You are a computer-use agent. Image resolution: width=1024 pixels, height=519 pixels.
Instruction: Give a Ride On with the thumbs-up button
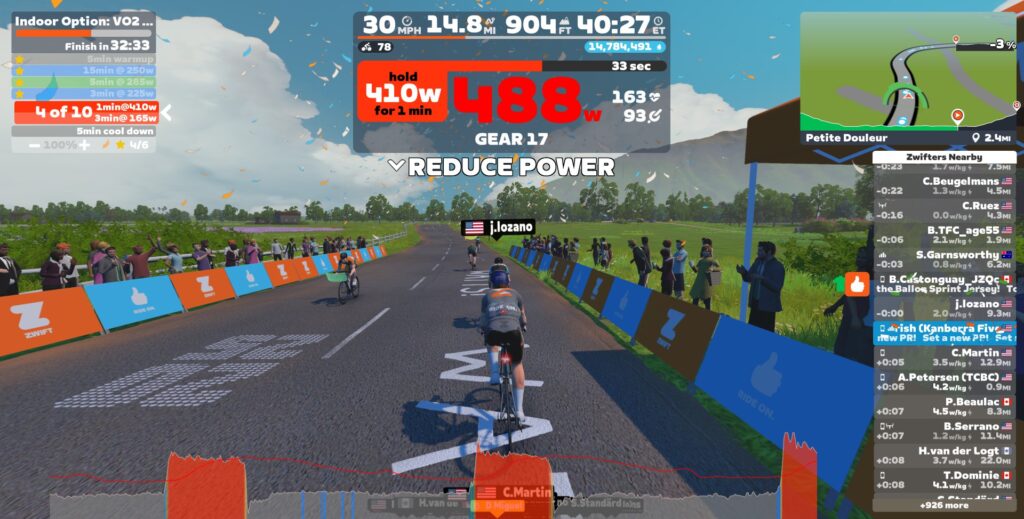pos(857,283)
